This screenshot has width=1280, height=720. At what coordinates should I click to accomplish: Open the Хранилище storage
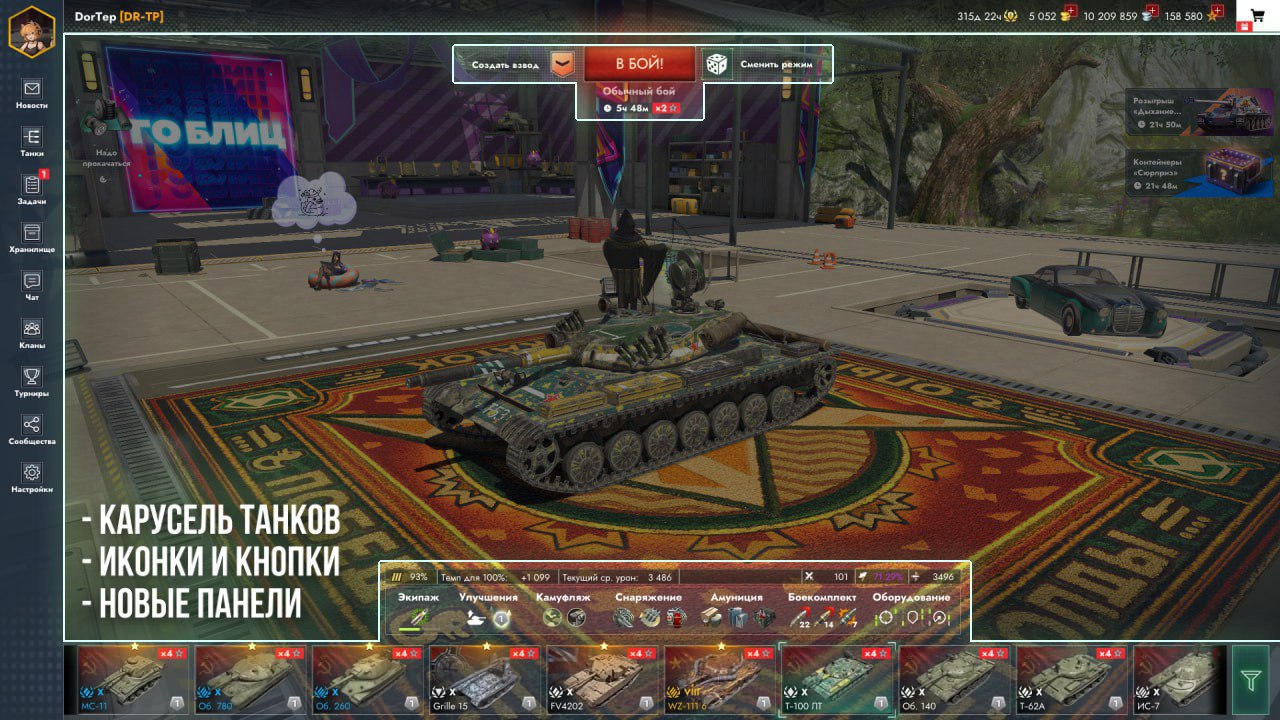[x=32, y=238]
